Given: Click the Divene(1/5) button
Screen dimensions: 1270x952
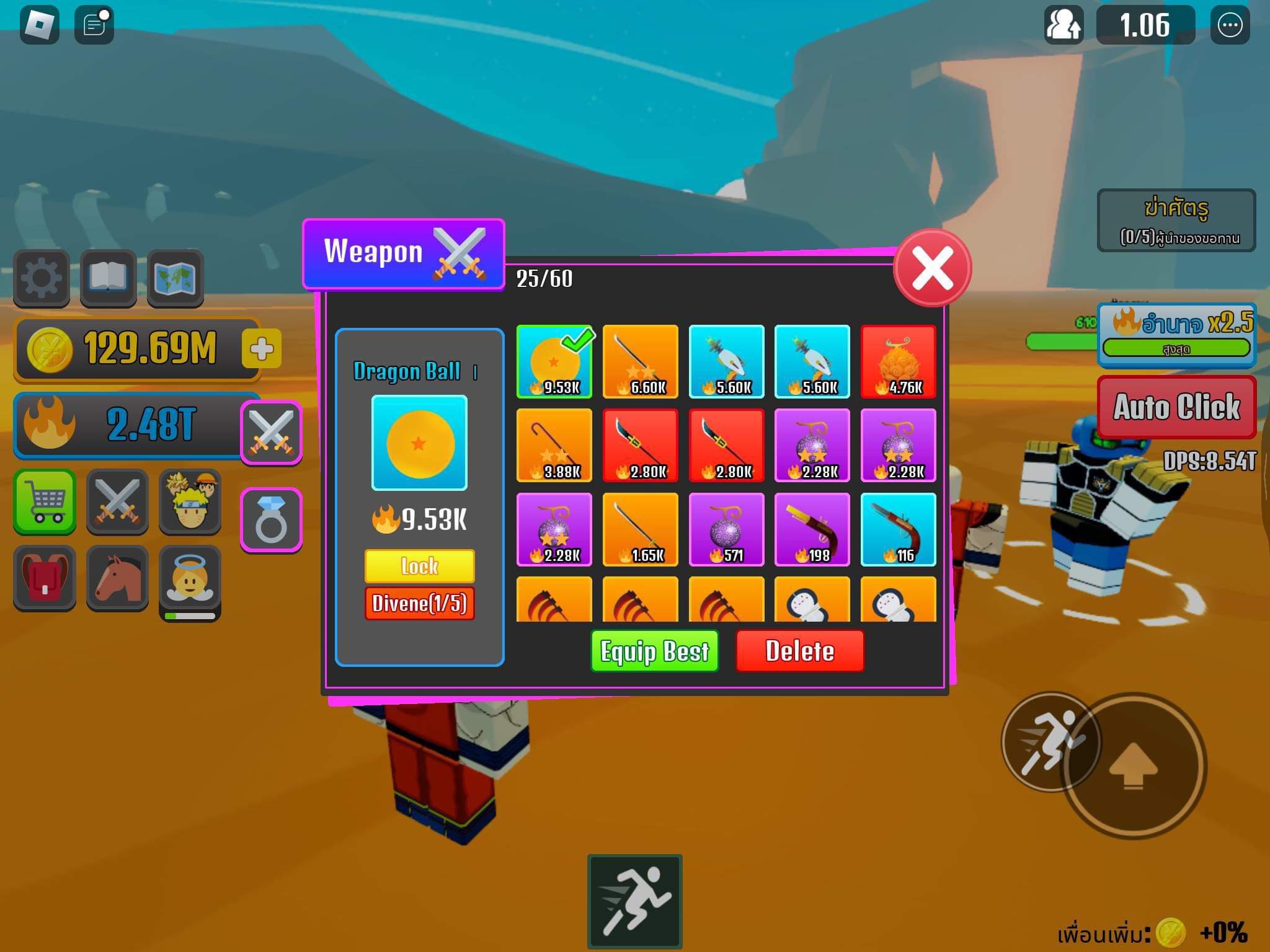Looking at the screenshot, I should pos(419,603).
